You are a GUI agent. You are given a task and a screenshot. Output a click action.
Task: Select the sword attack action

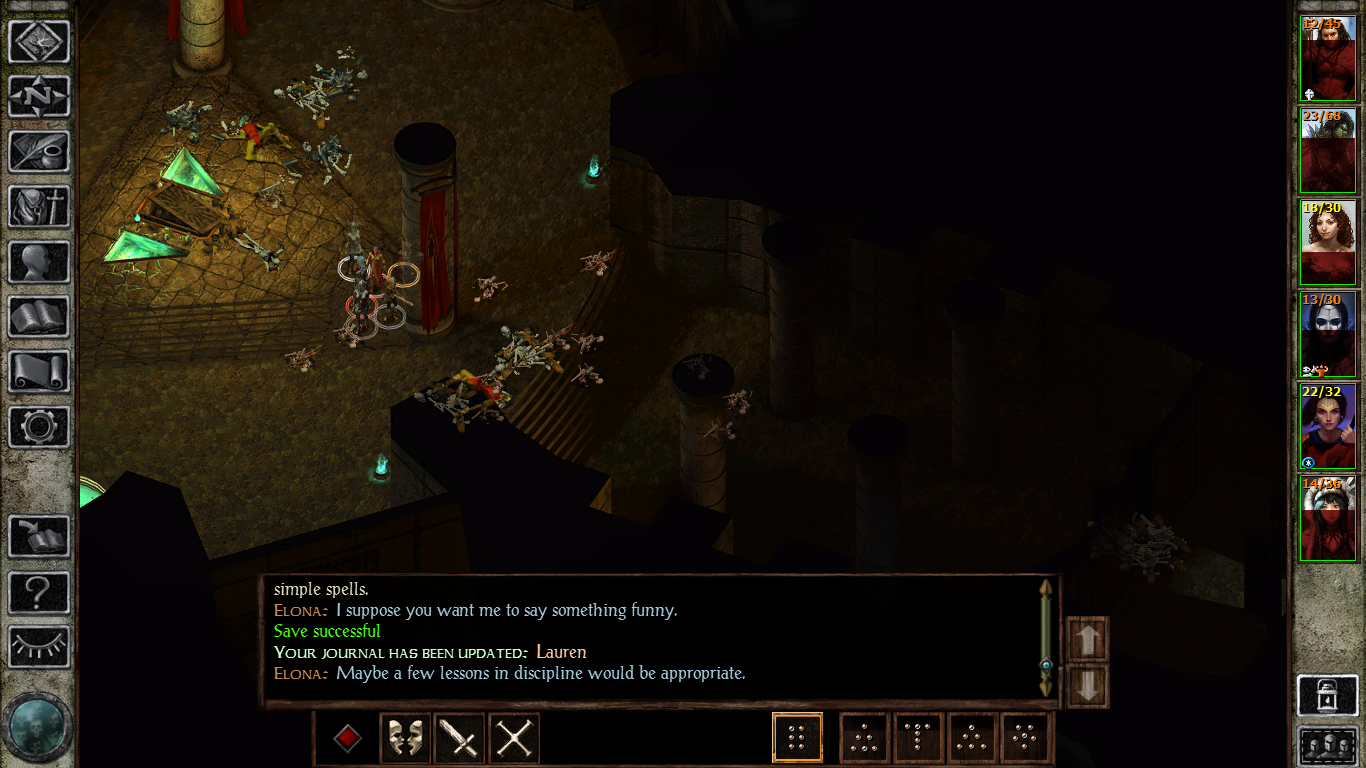pyautogui.click(x=459, y=738)
